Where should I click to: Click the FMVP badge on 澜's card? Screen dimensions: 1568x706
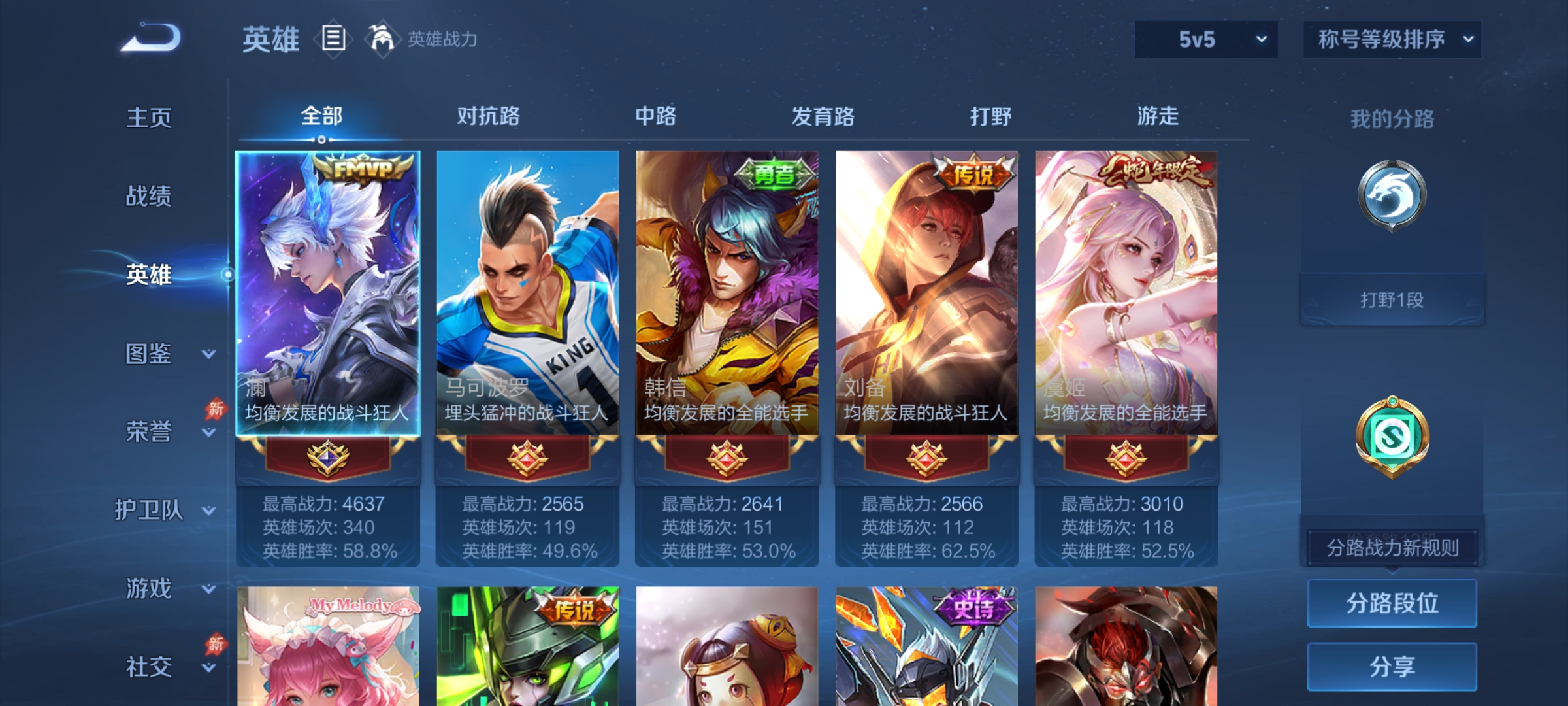click(x=361, y=170)
